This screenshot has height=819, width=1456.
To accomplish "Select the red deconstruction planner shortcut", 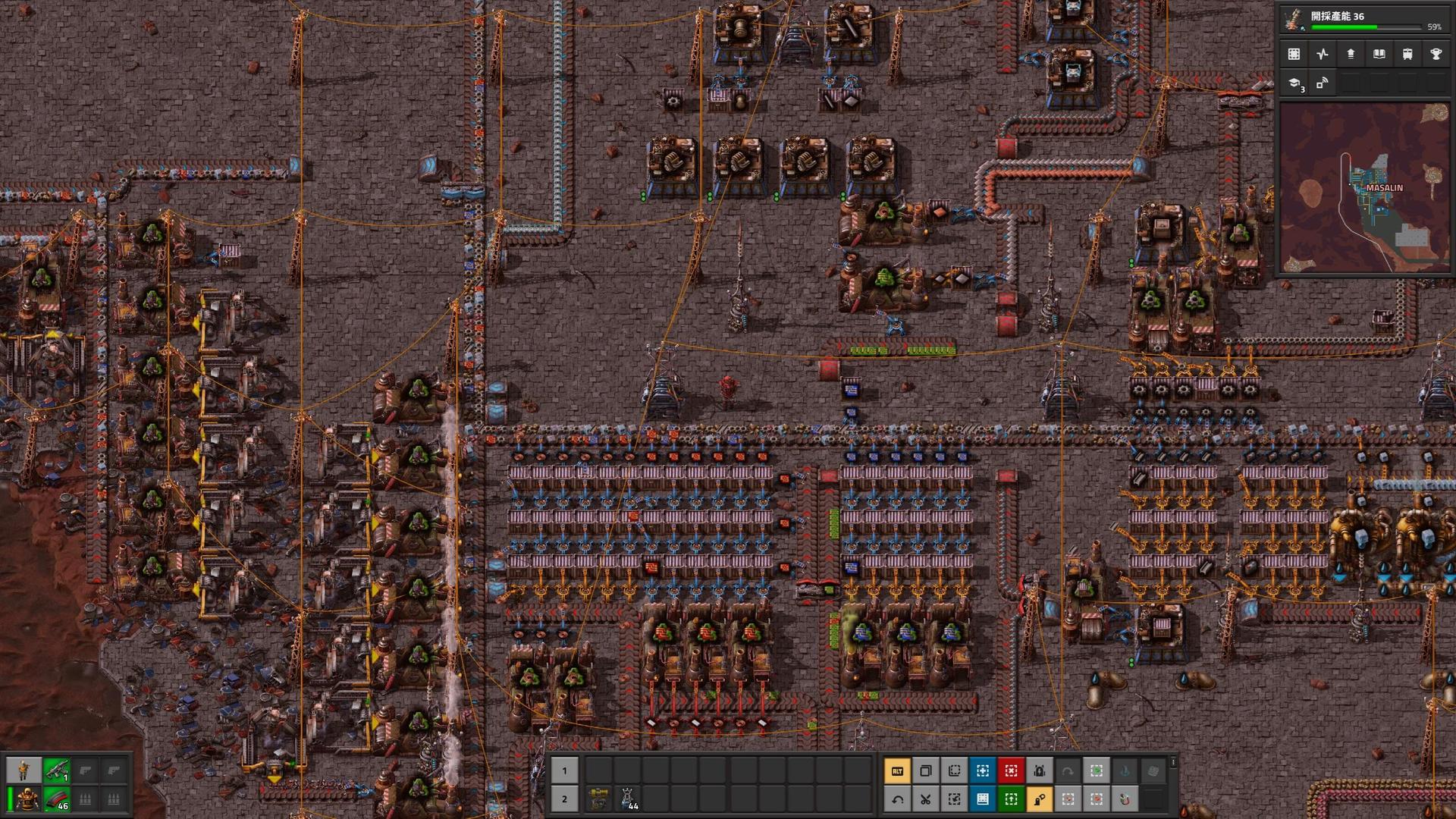I will click(x=1012, y=771).
